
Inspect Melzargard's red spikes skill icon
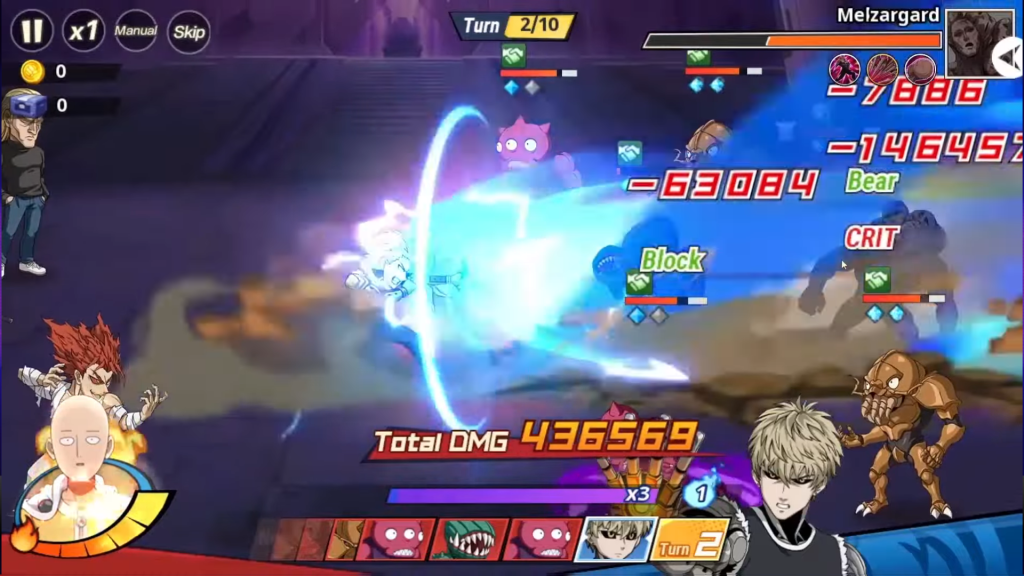point(882,69)
